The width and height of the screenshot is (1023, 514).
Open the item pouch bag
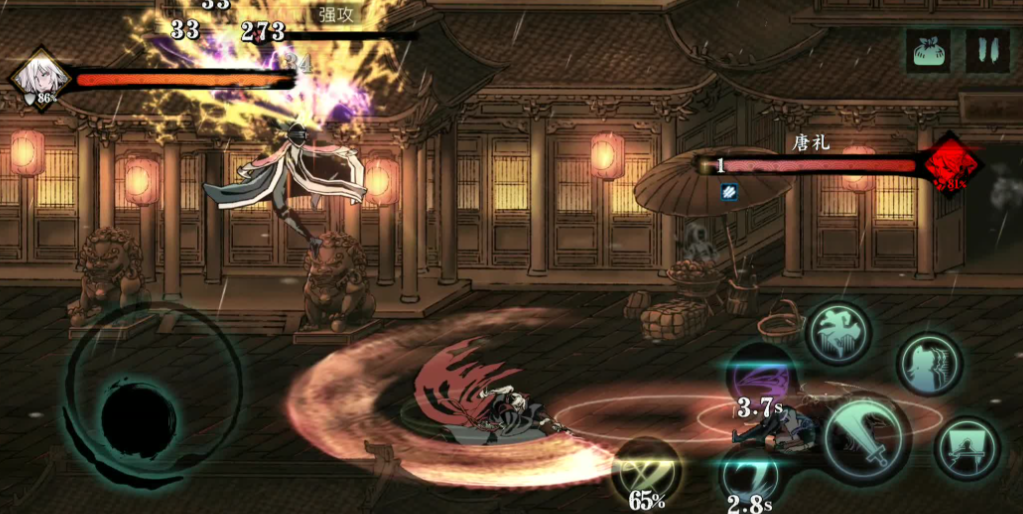tap(928, 50)
